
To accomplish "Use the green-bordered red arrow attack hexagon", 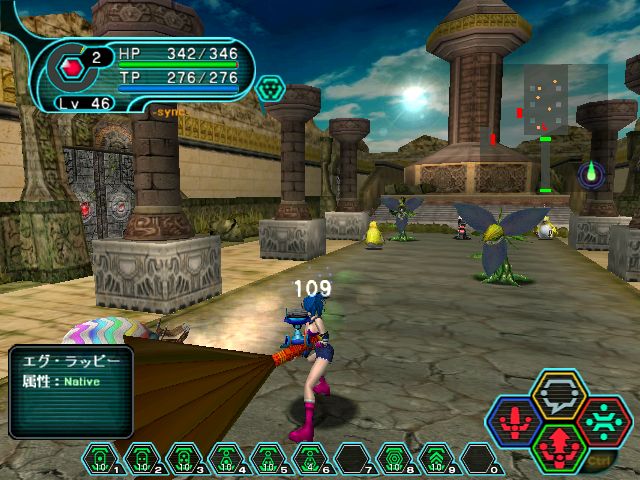I will [x=558, y=444].
